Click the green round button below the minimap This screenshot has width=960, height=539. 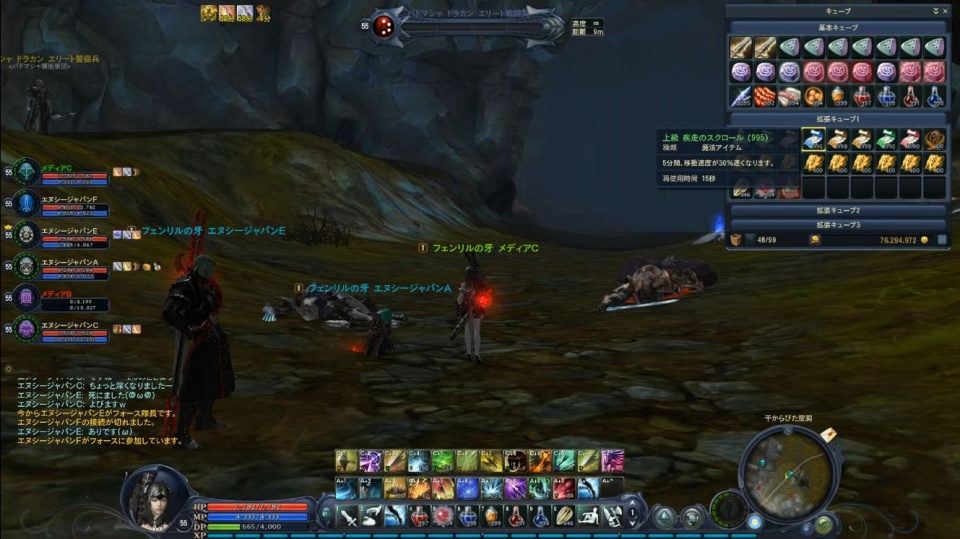(x=822, y=522)
